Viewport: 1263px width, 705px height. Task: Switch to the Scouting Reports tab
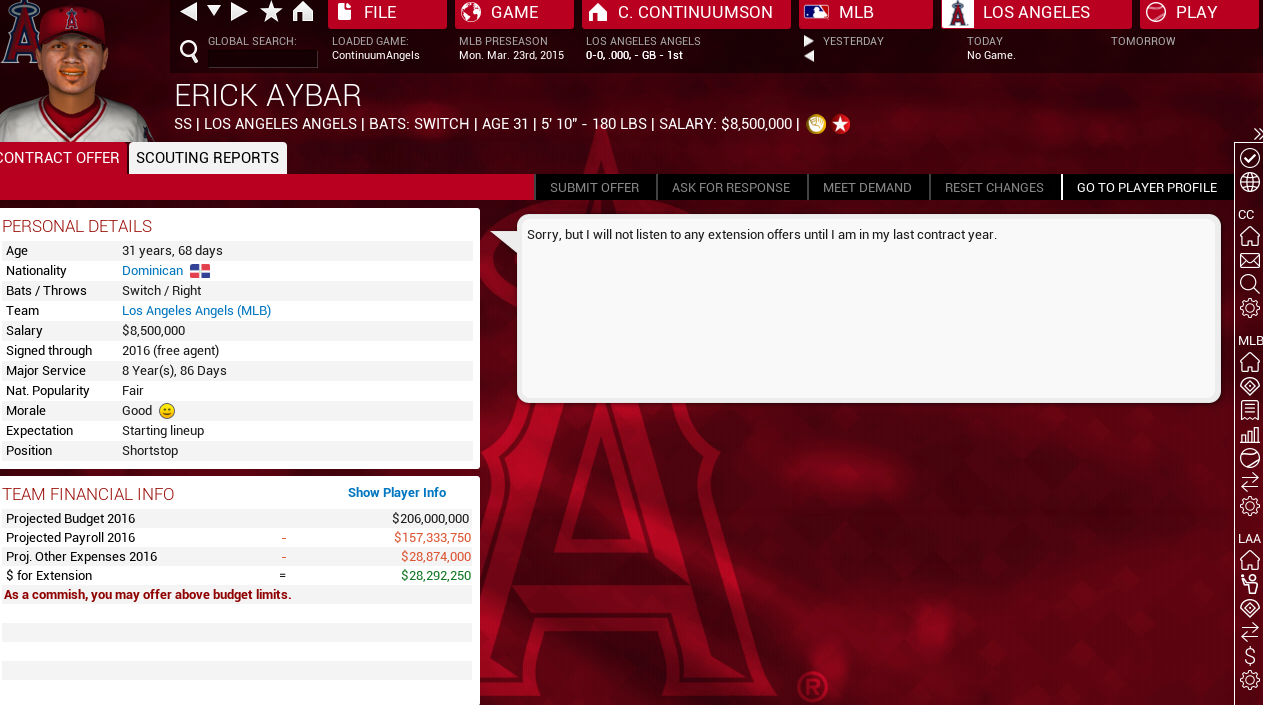coord(207,158)
